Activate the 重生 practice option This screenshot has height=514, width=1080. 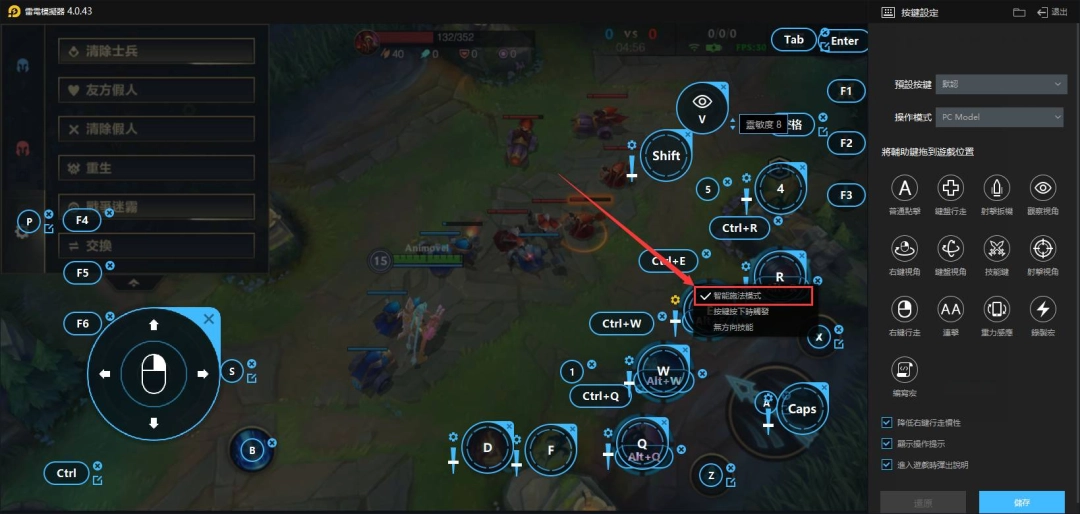[156, 168]
